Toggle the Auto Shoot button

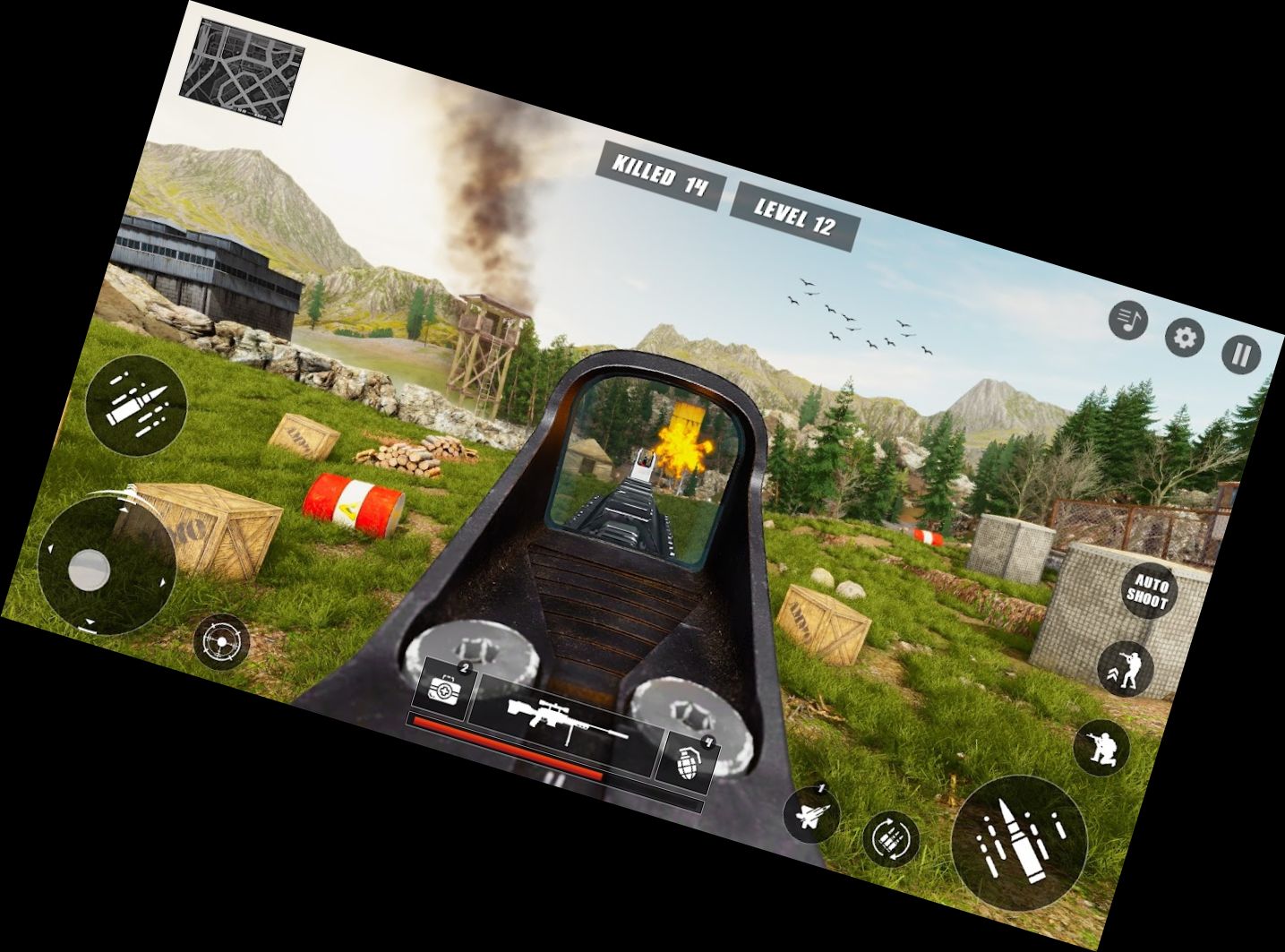click(x=1148, y=589)
